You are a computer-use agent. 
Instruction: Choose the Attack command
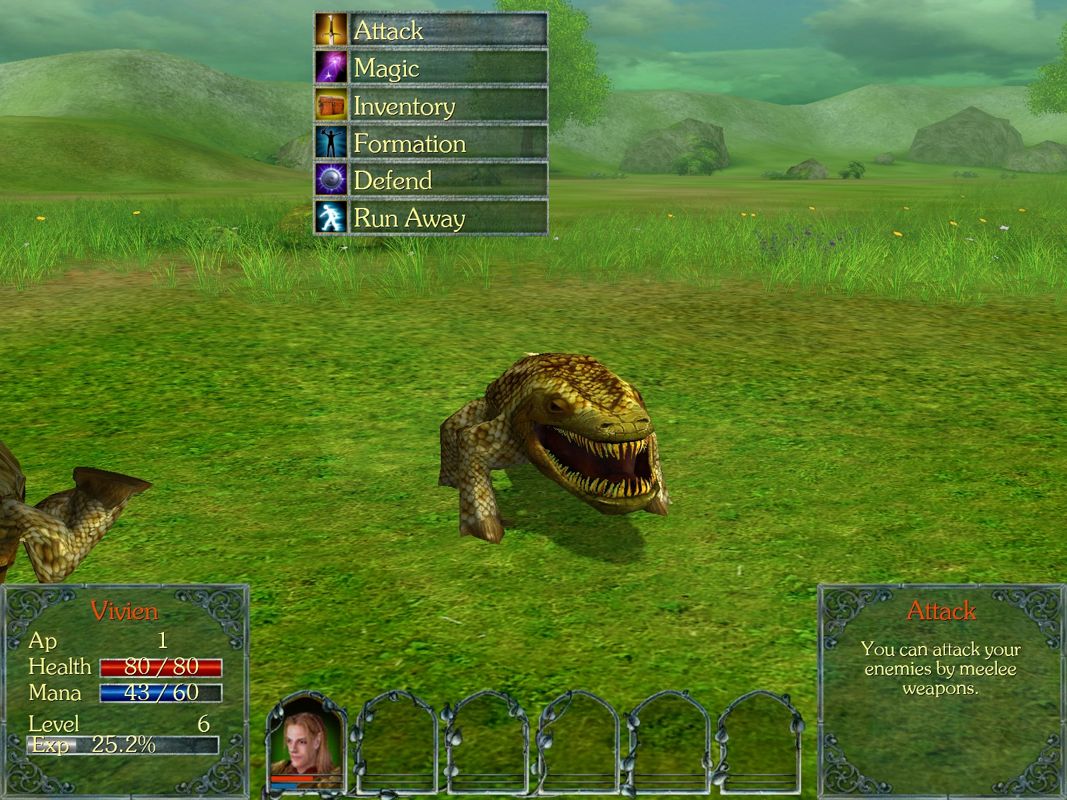coord(431,30)
